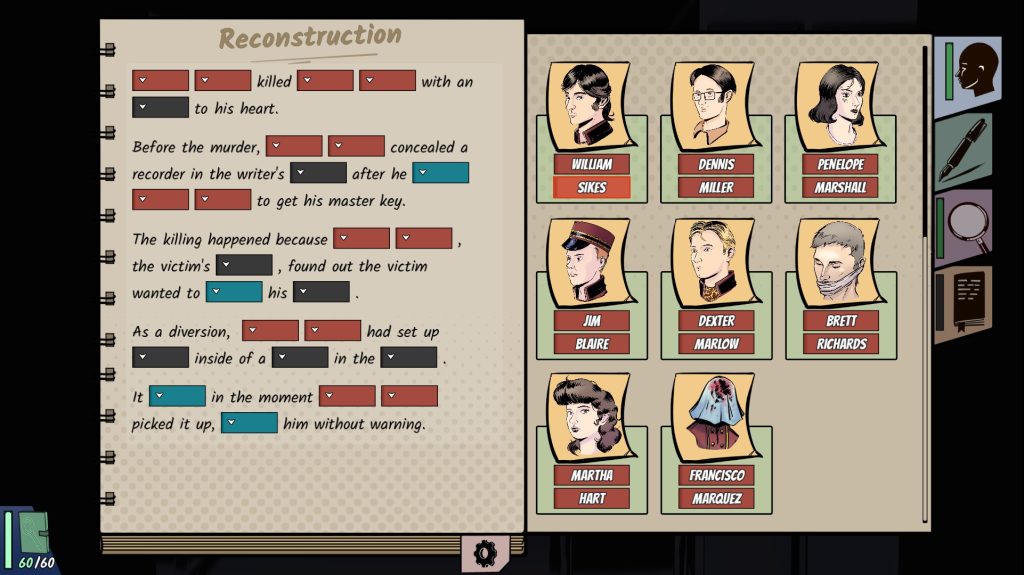
Task: Choose the HART surname tag
Action: tap(592, 498)
